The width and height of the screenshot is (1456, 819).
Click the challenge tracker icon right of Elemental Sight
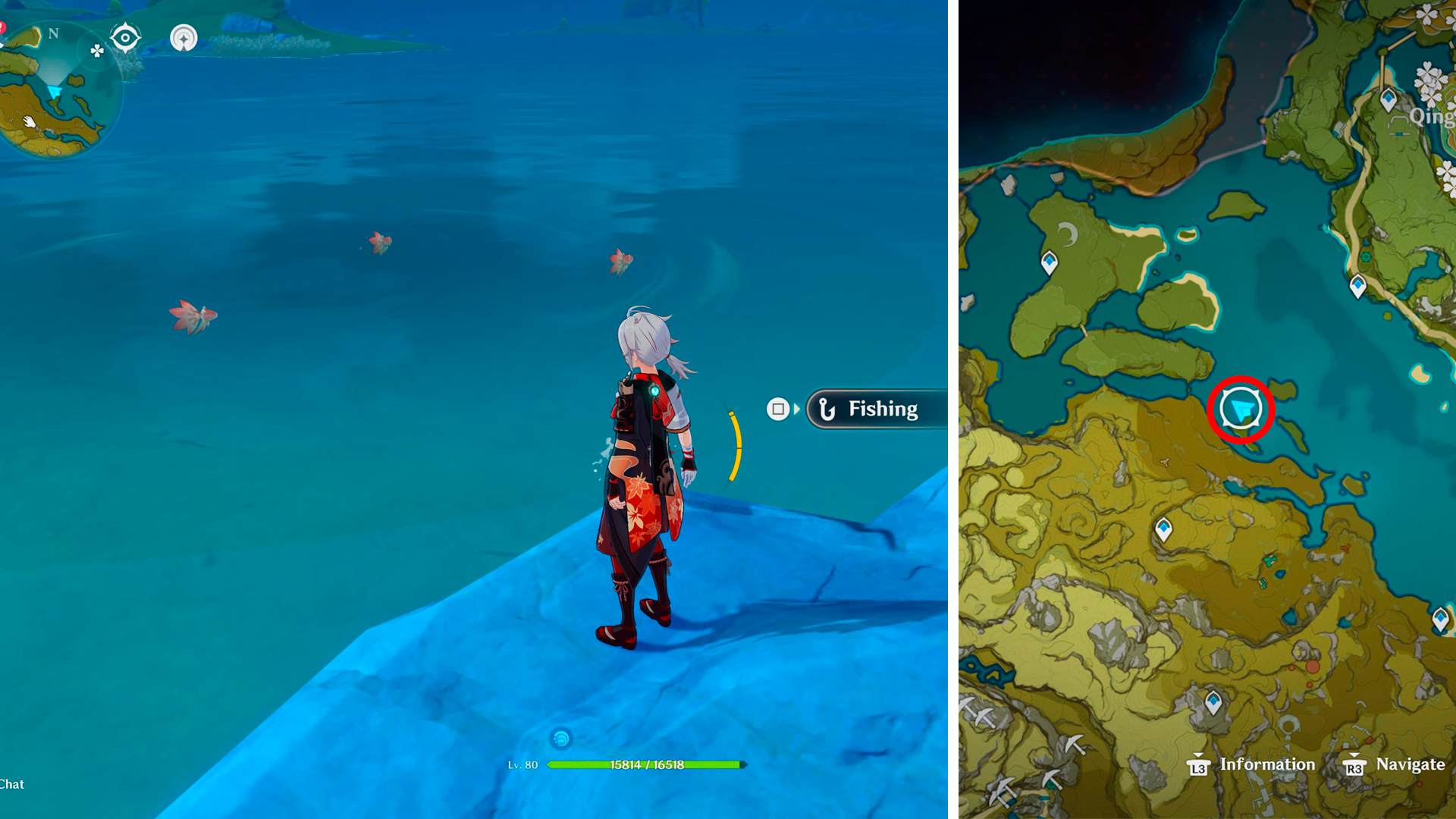pyautogui.click(x=184, y=39)
